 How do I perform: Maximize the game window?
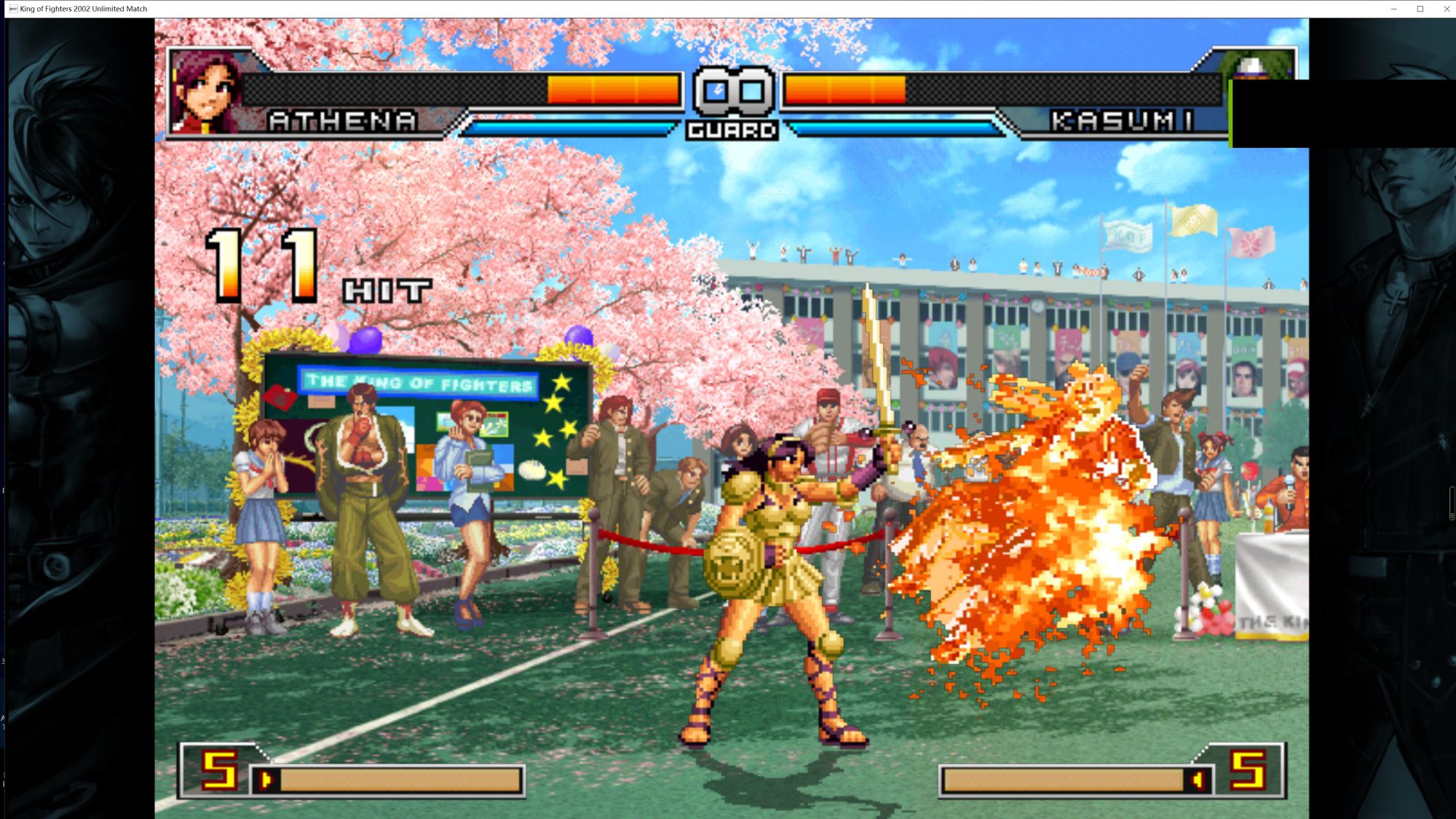click(1420, 9)
